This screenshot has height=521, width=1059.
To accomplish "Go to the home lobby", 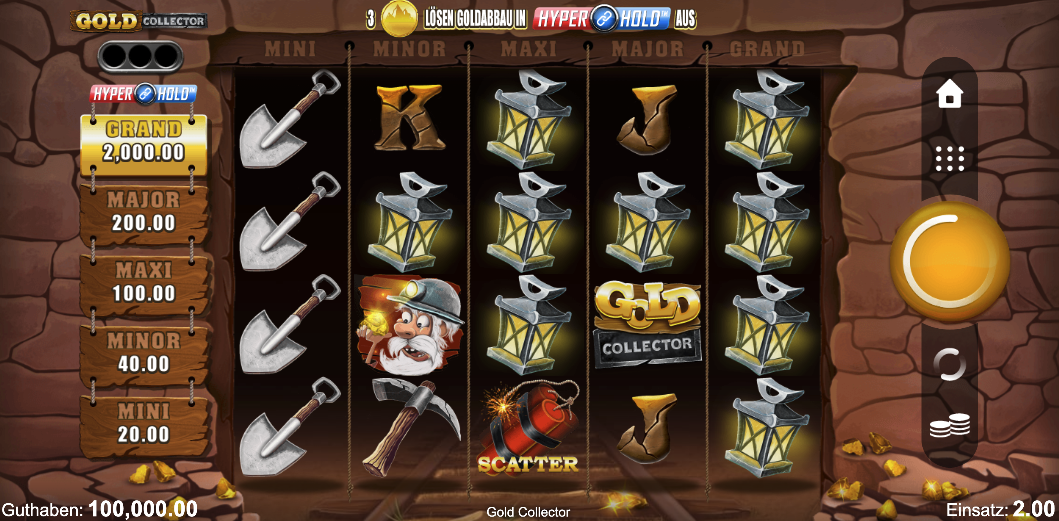I will tap(949, 95).
